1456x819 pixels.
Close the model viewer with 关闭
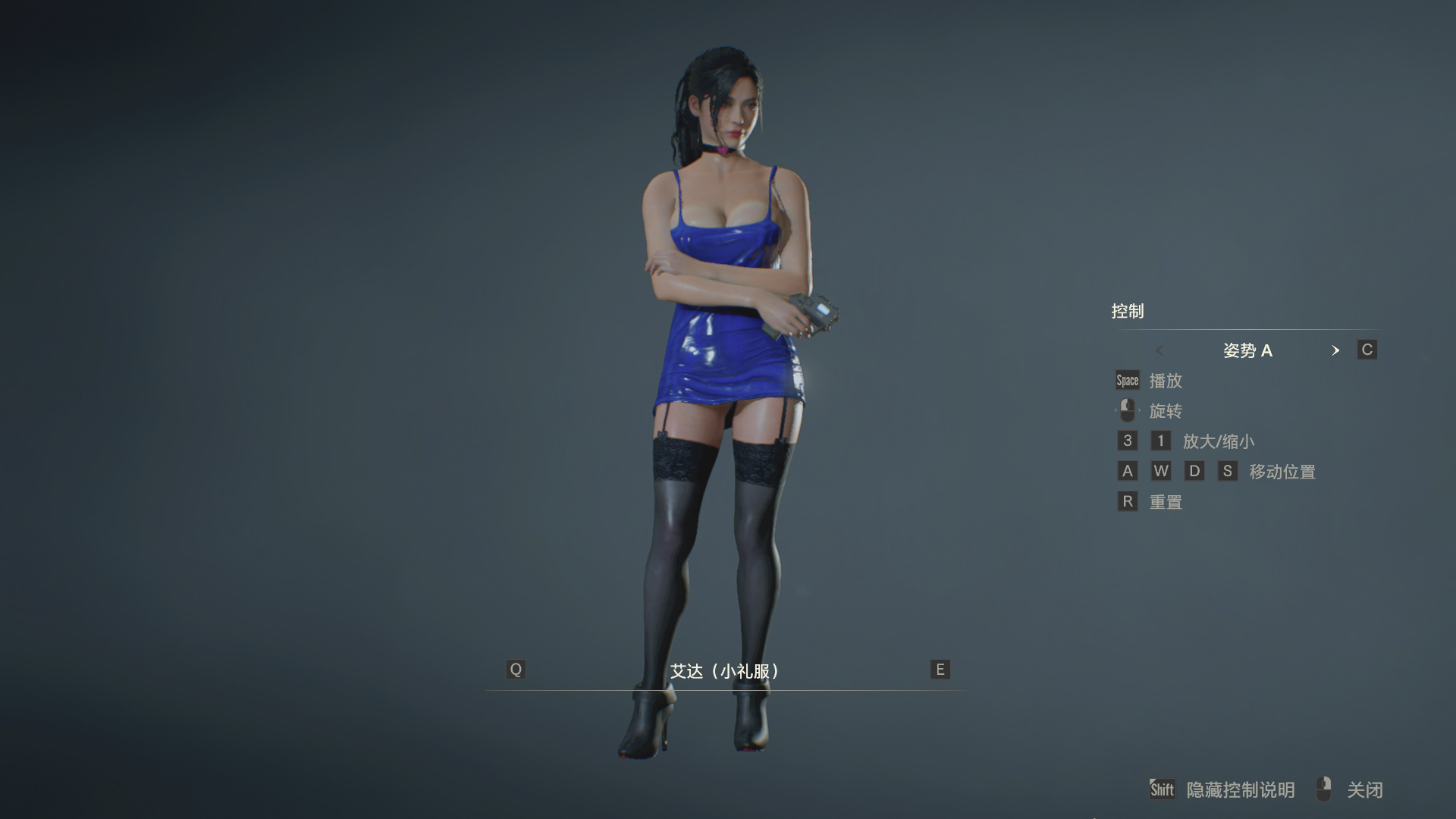[1364, 790]
